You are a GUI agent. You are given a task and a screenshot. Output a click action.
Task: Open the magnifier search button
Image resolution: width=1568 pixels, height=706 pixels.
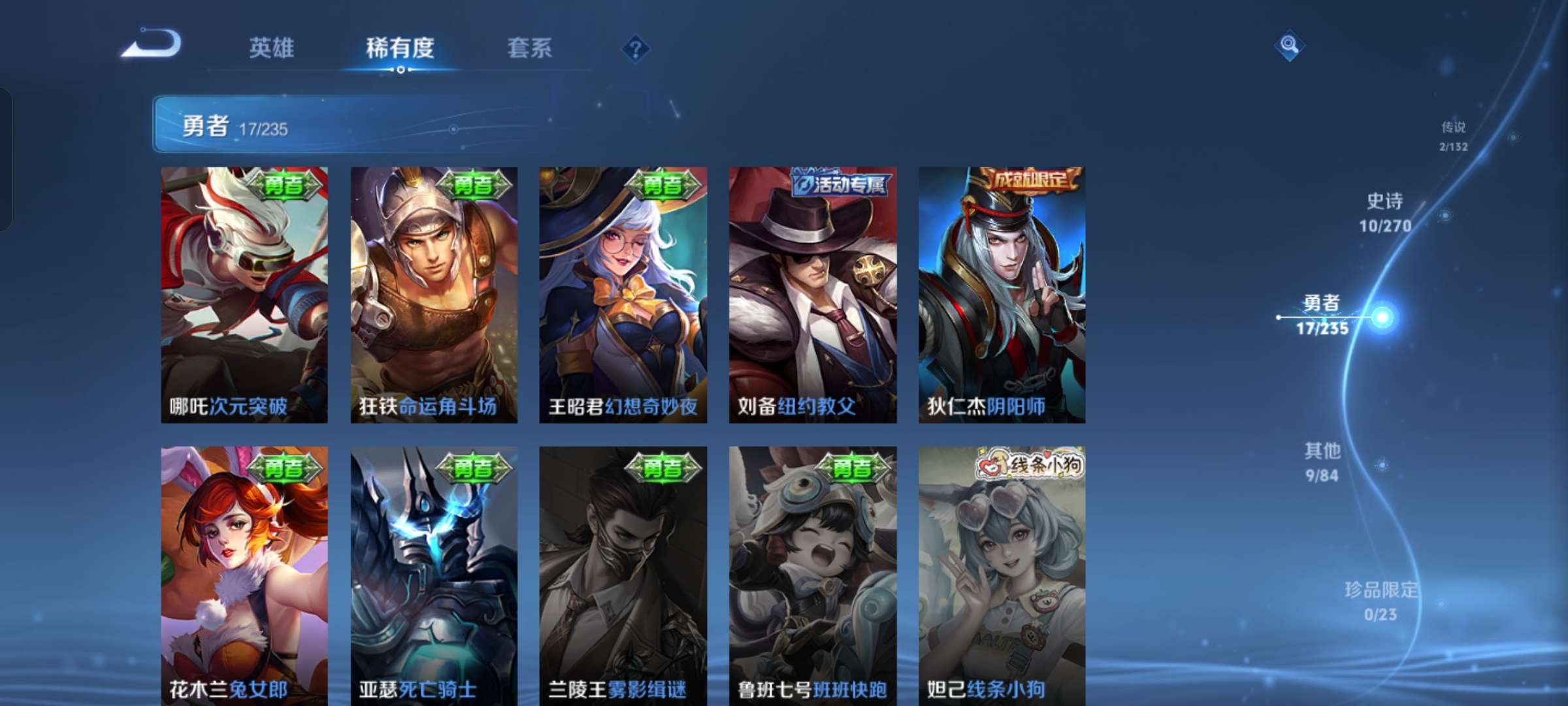pos(1289,45)
